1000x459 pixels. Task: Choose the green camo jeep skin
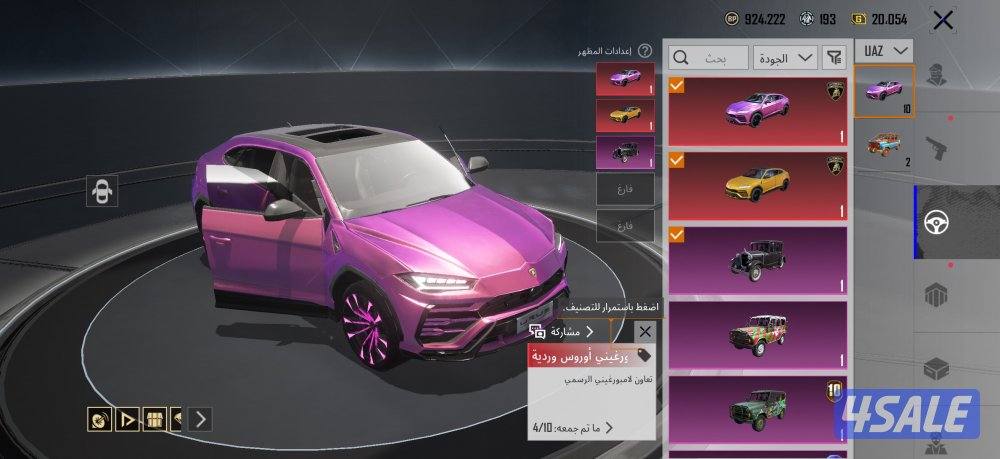[757, 410]
